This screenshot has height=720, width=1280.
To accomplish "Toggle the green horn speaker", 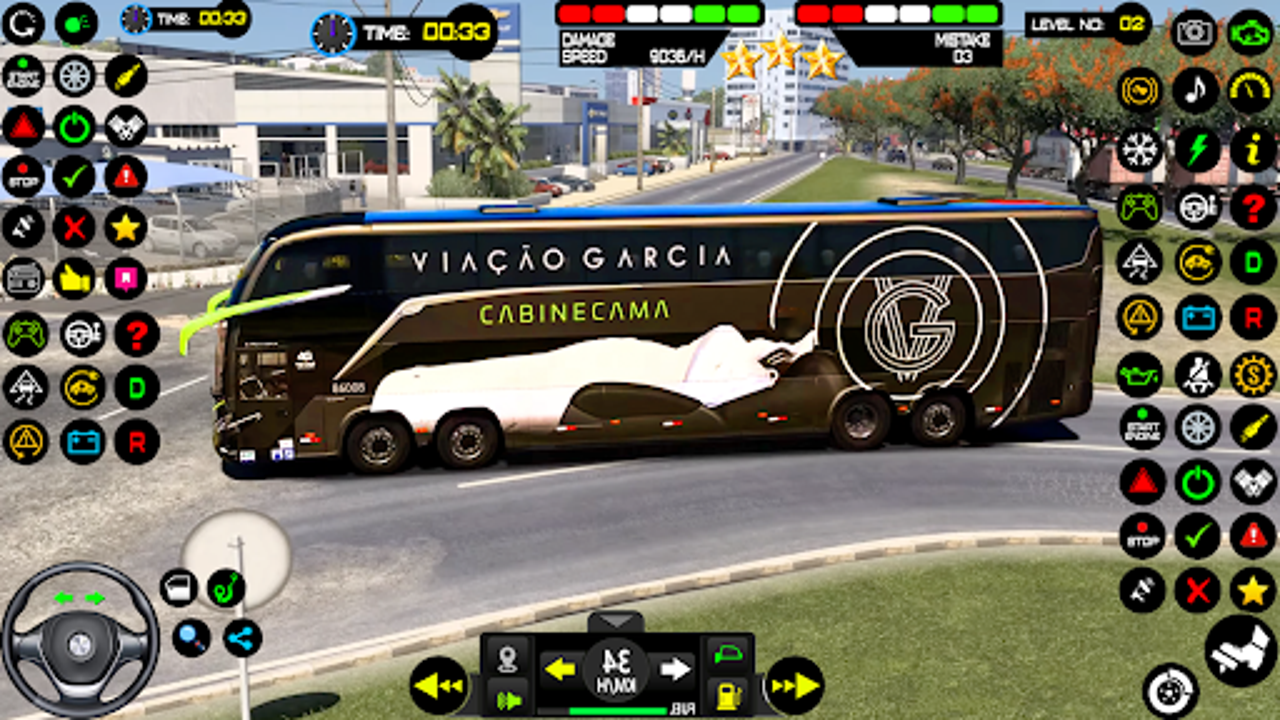I will pos(511,698).
